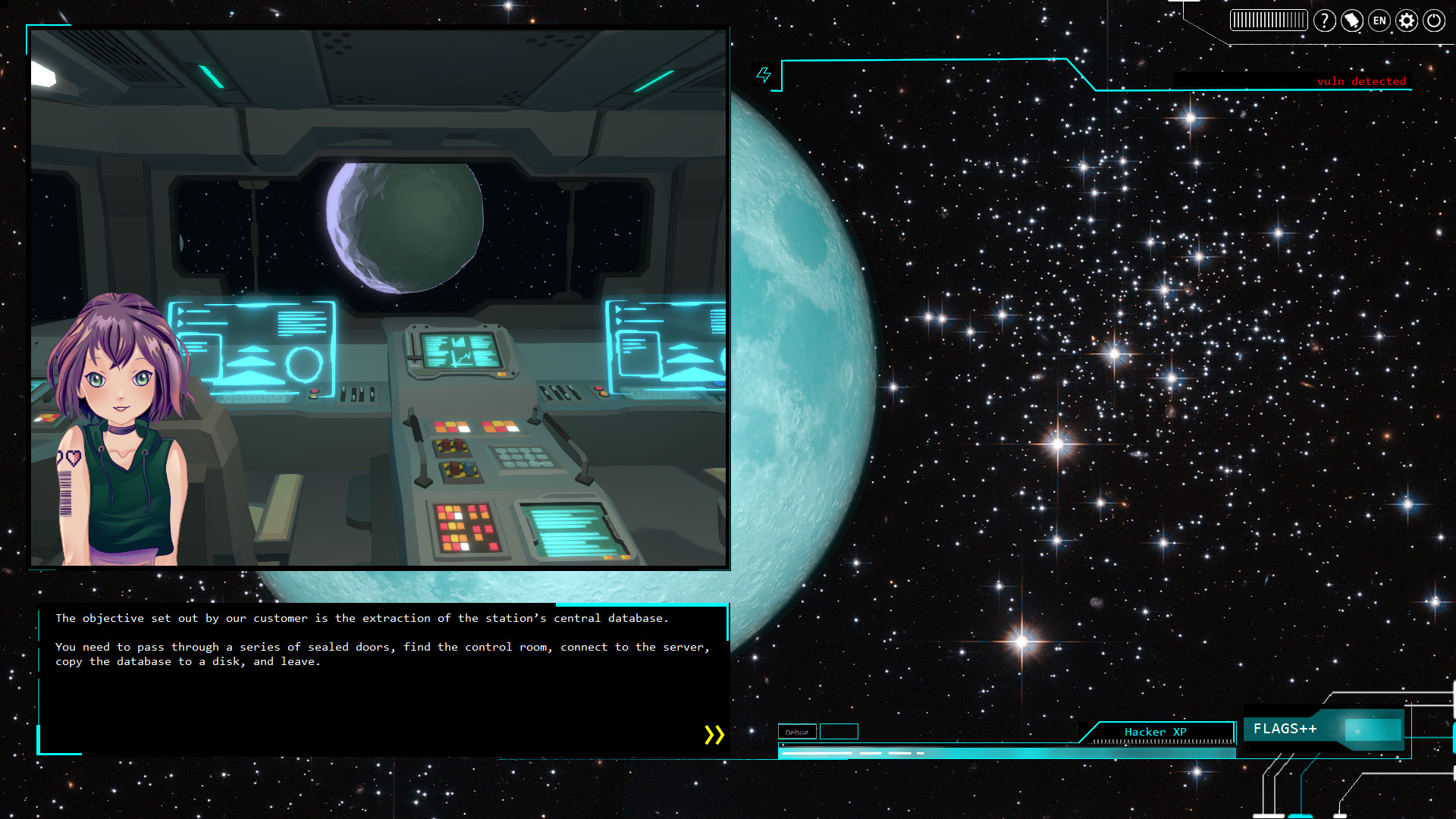The height and width of the screenshot is (819, 1456).
Task: Open the help question mark icon
Action: coord(1325,20)
